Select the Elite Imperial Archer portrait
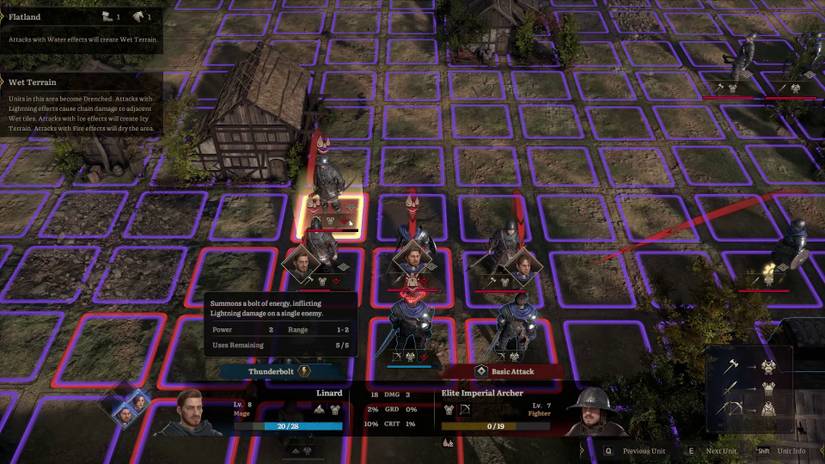Image resolution: width=825 pixels, height=464 pixels. point(585,410)
